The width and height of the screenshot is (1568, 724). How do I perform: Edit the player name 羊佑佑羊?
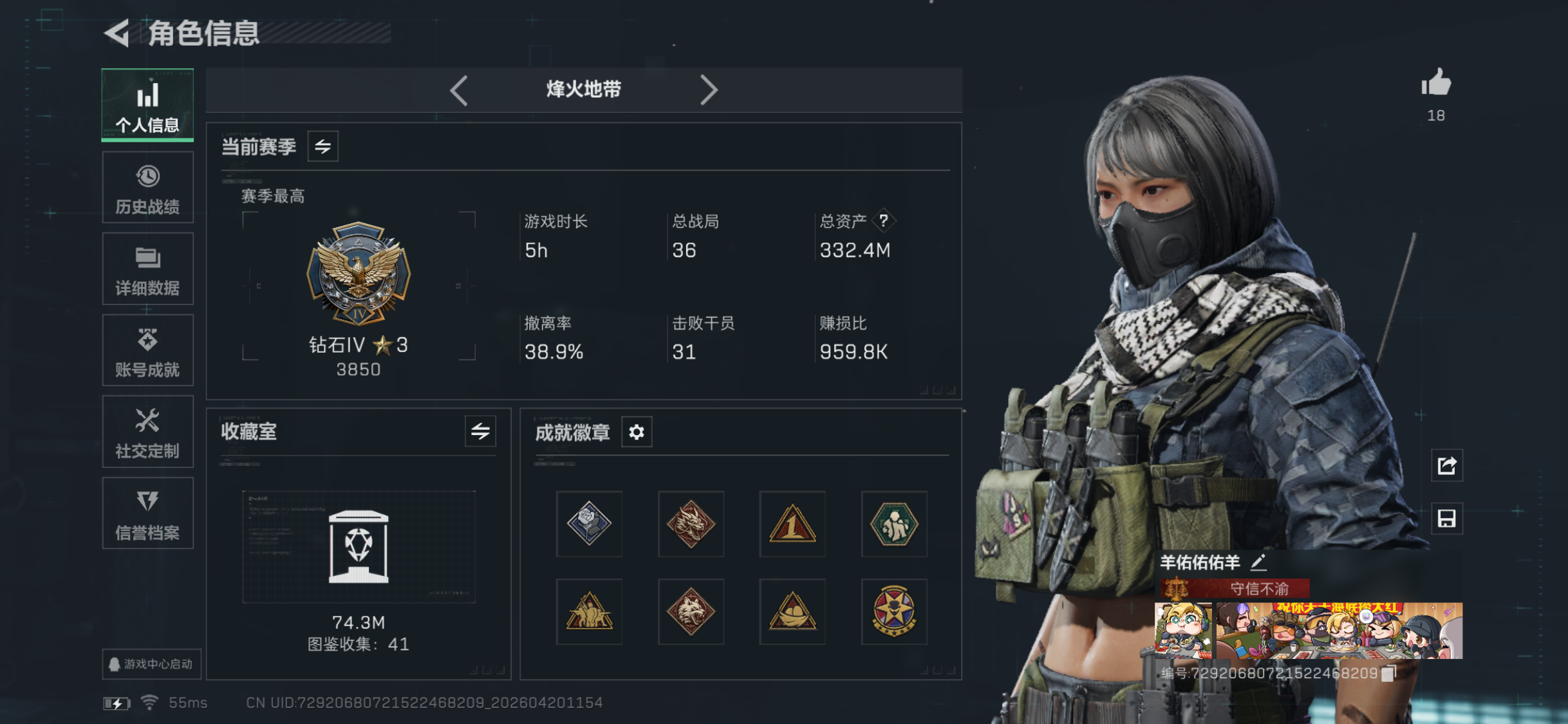click(x=1258, y=562)
